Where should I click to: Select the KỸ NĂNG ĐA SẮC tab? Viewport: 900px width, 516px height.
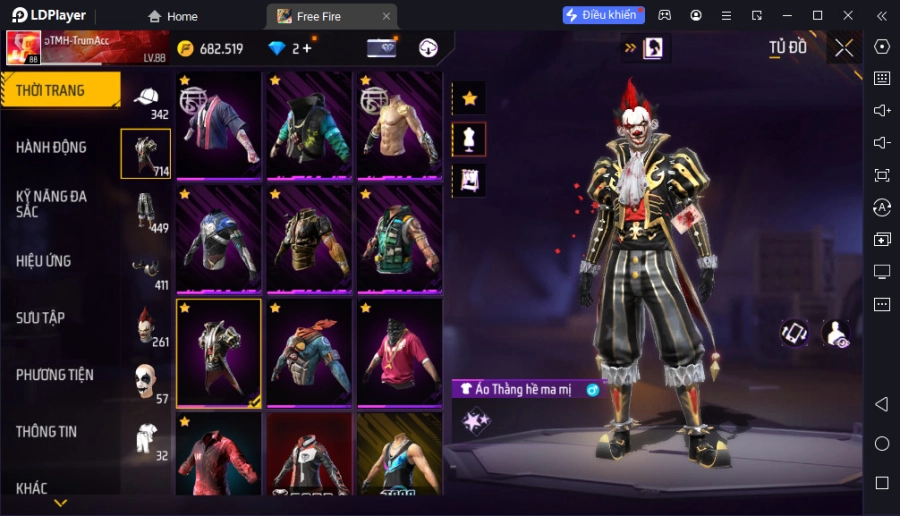[x=52, y=204]
